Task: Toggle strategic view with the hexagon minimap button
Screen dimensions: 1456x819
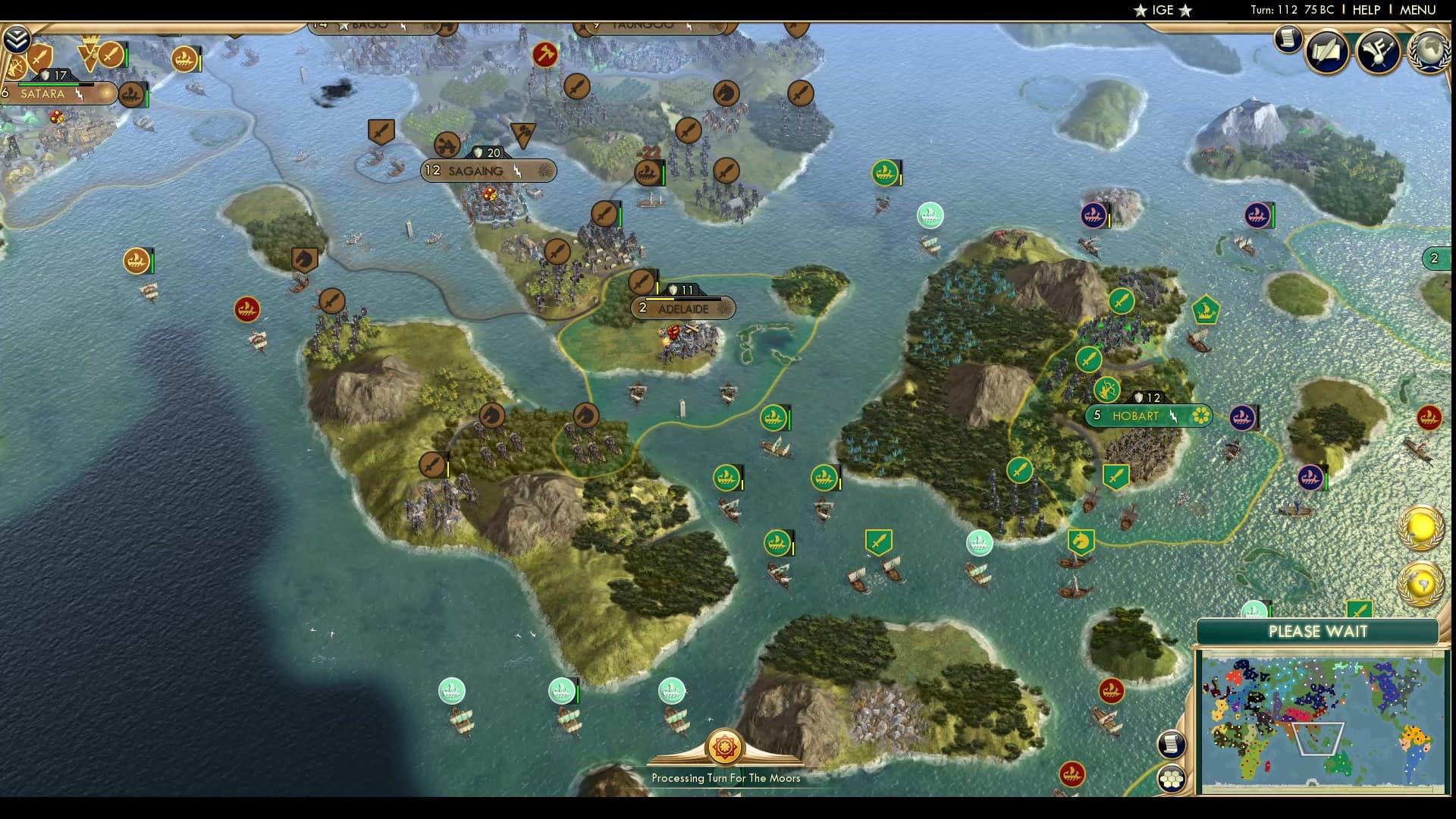Action: (1172, 778)
